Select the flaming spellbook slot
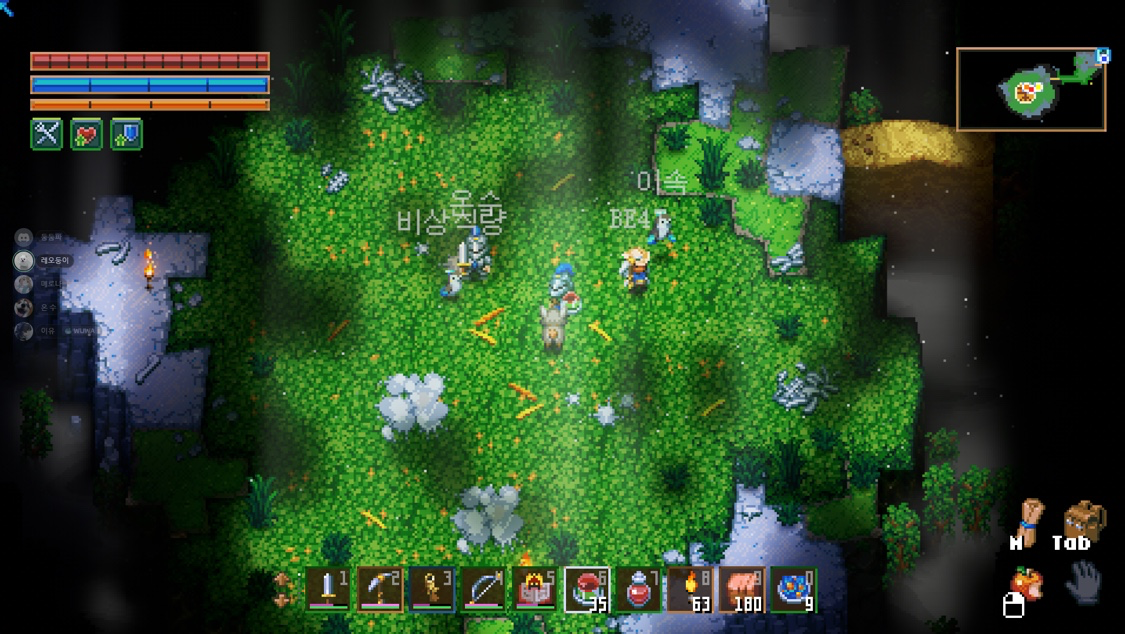1125x634 pixels. pos(535,589)
